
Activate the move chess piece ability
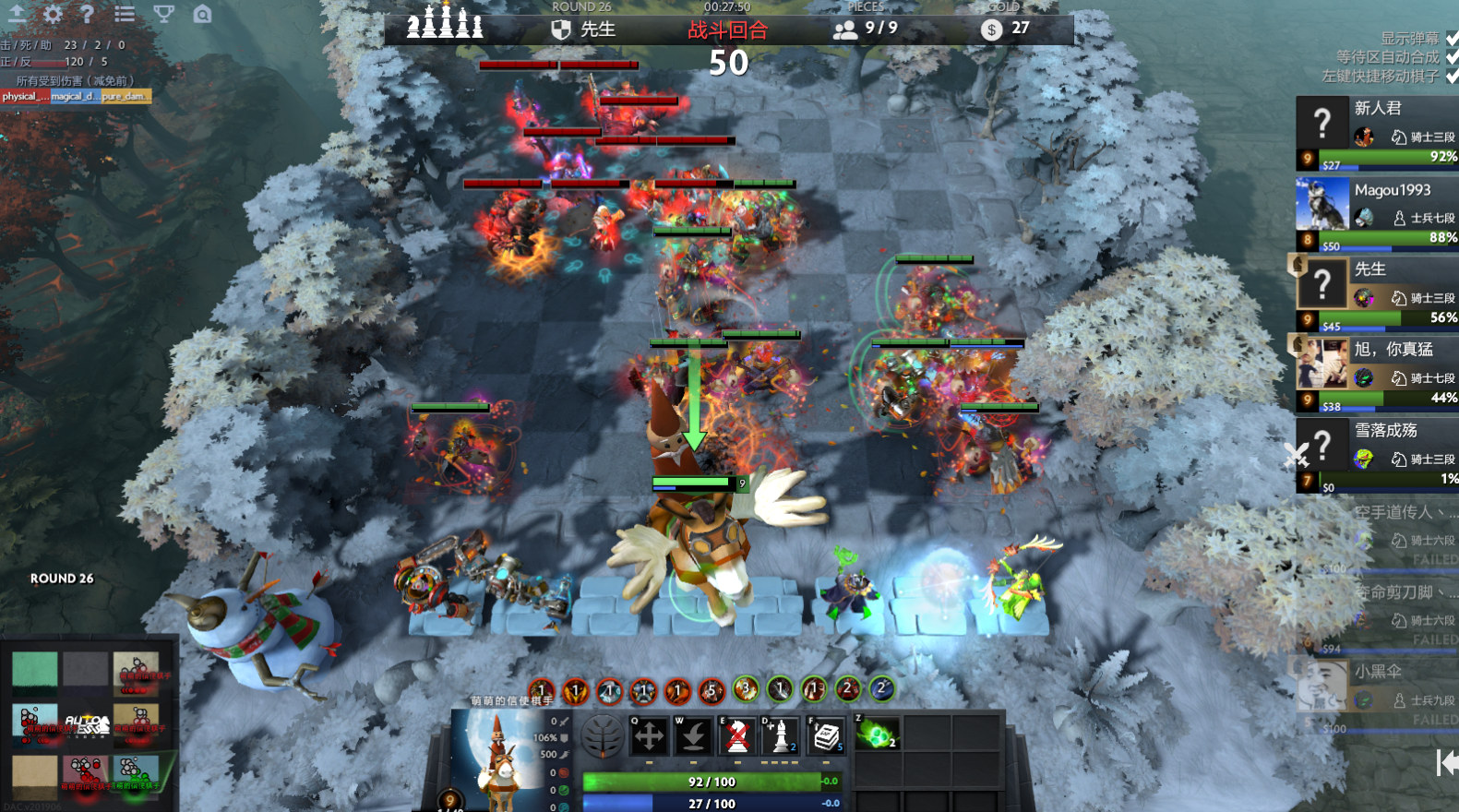[x=649, y=736]
